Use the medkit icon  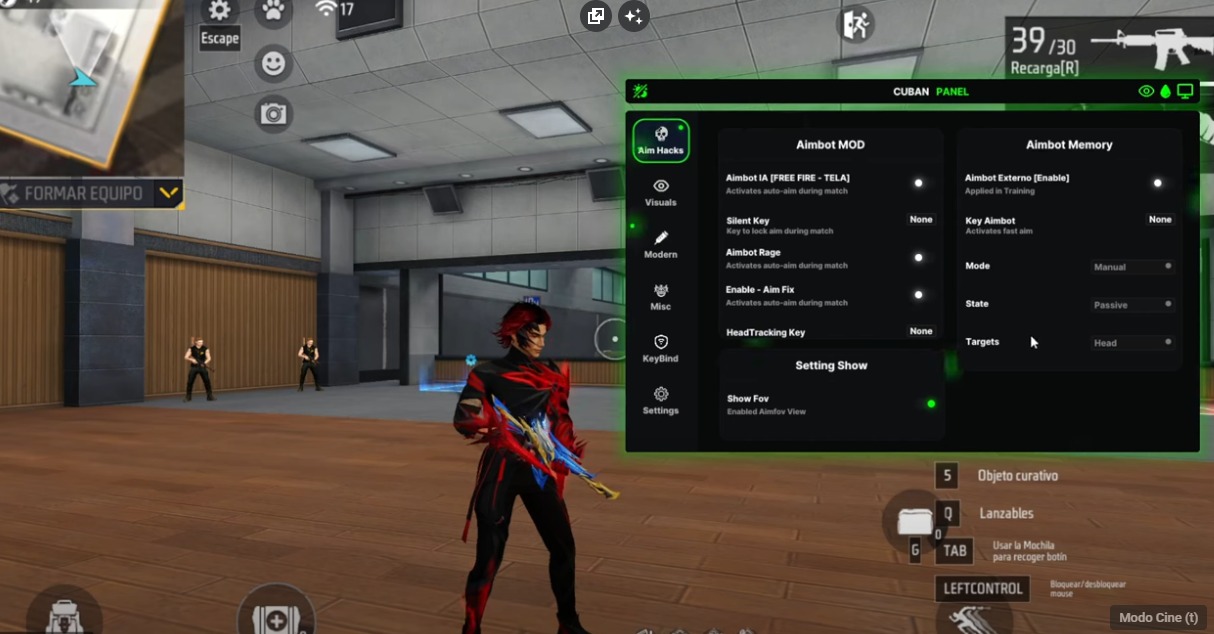click(x=275, y=616)
